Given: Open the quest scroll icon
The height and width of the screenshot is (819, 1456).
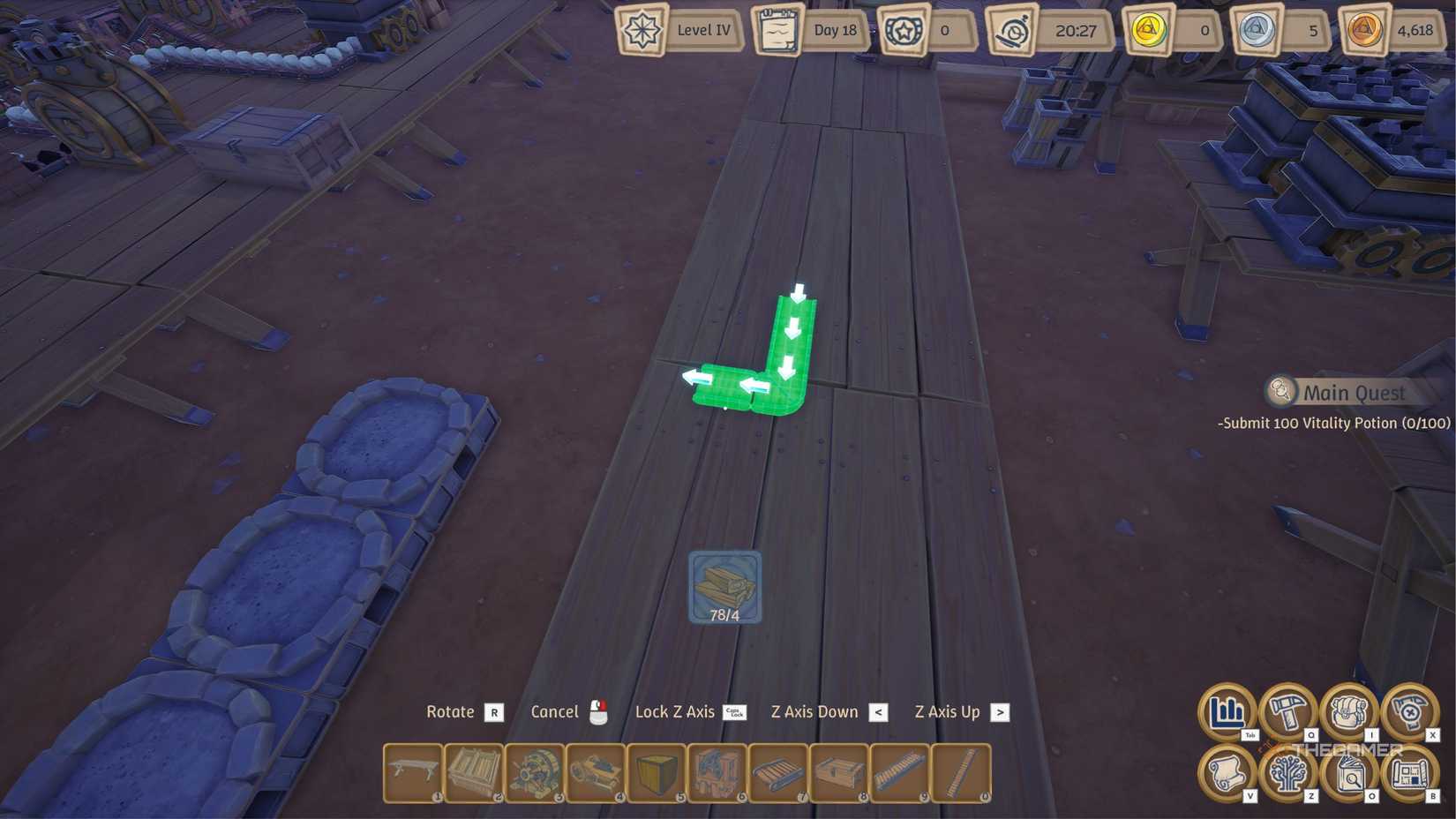Looking at the screenshot, I should pyautogui.click(x=1227, y=772).
